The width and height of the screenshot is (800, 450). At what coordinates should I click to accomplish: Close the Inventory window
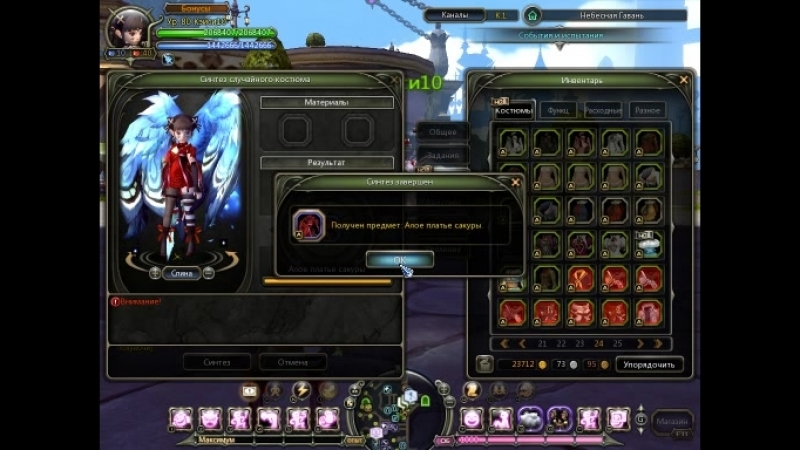click(684, 80)
